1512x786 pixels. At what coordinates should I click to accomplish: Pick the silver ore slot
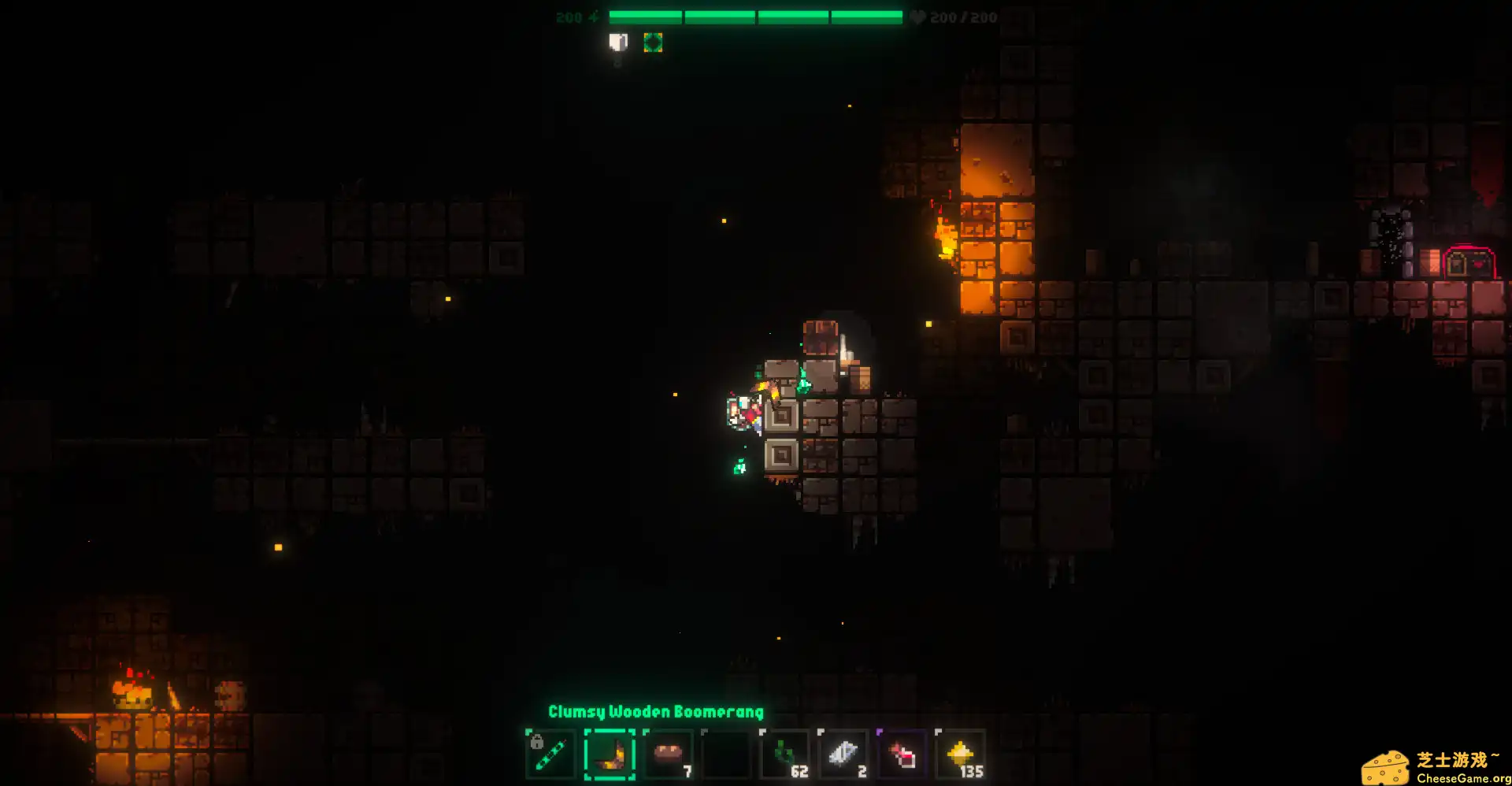click(x=843, y=754)
